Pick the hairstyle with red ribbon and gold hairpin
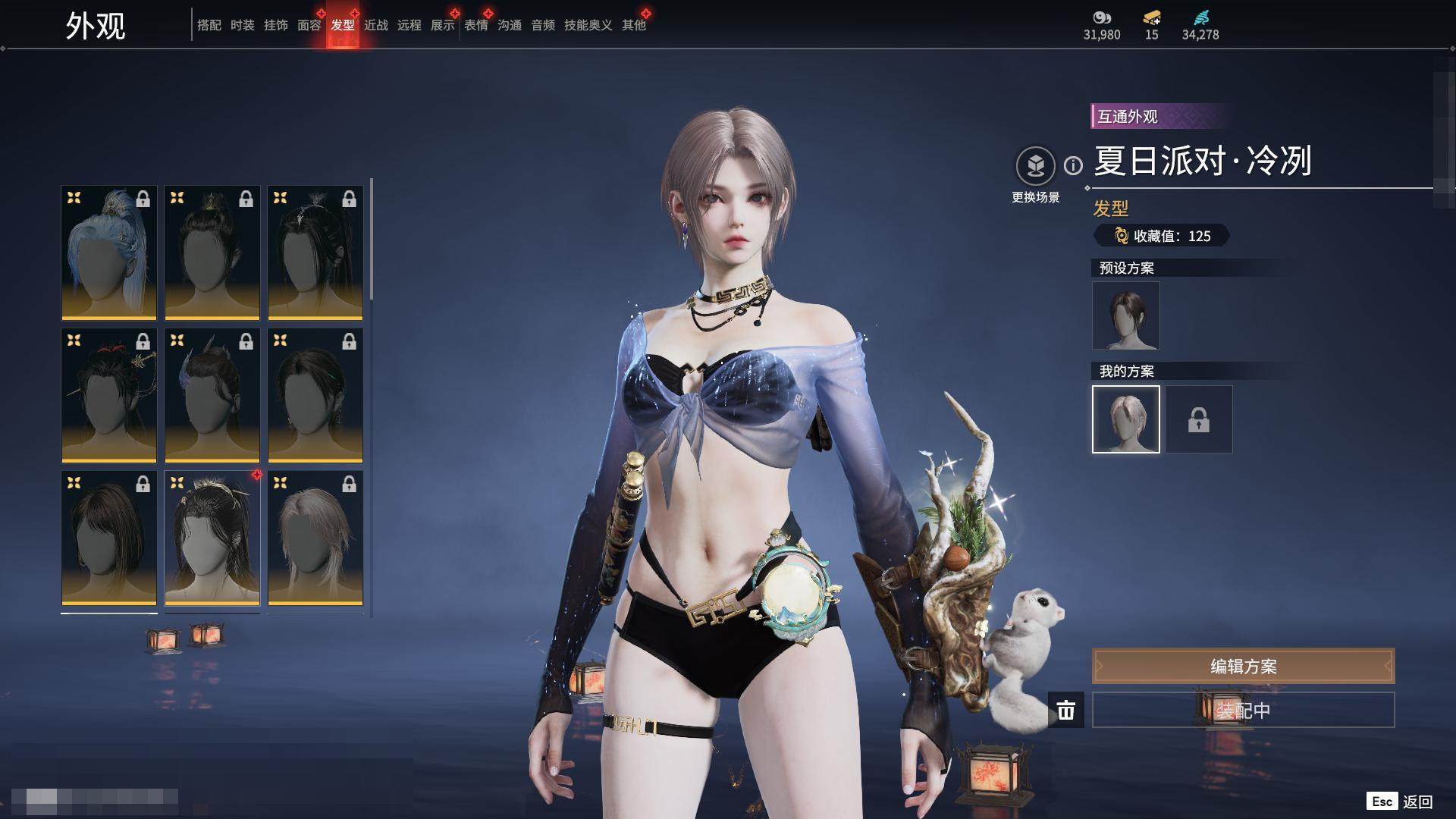This screenshot has height=819, width=1456. [x=109, y=395]
